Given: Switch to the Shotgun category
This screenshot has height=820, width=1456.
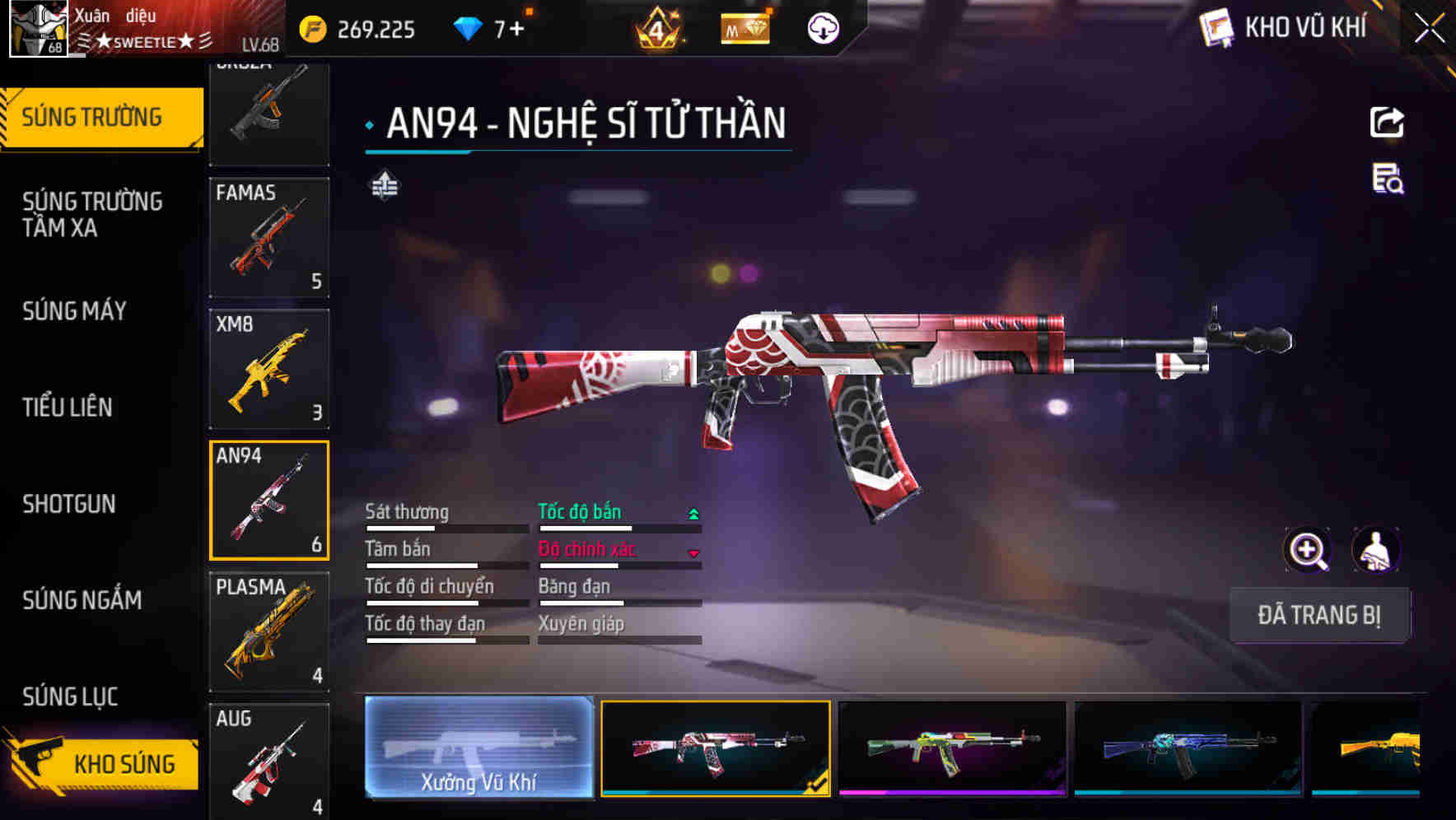Looking at the screenshot, I should pyautogui.click(x=69, y=504).
